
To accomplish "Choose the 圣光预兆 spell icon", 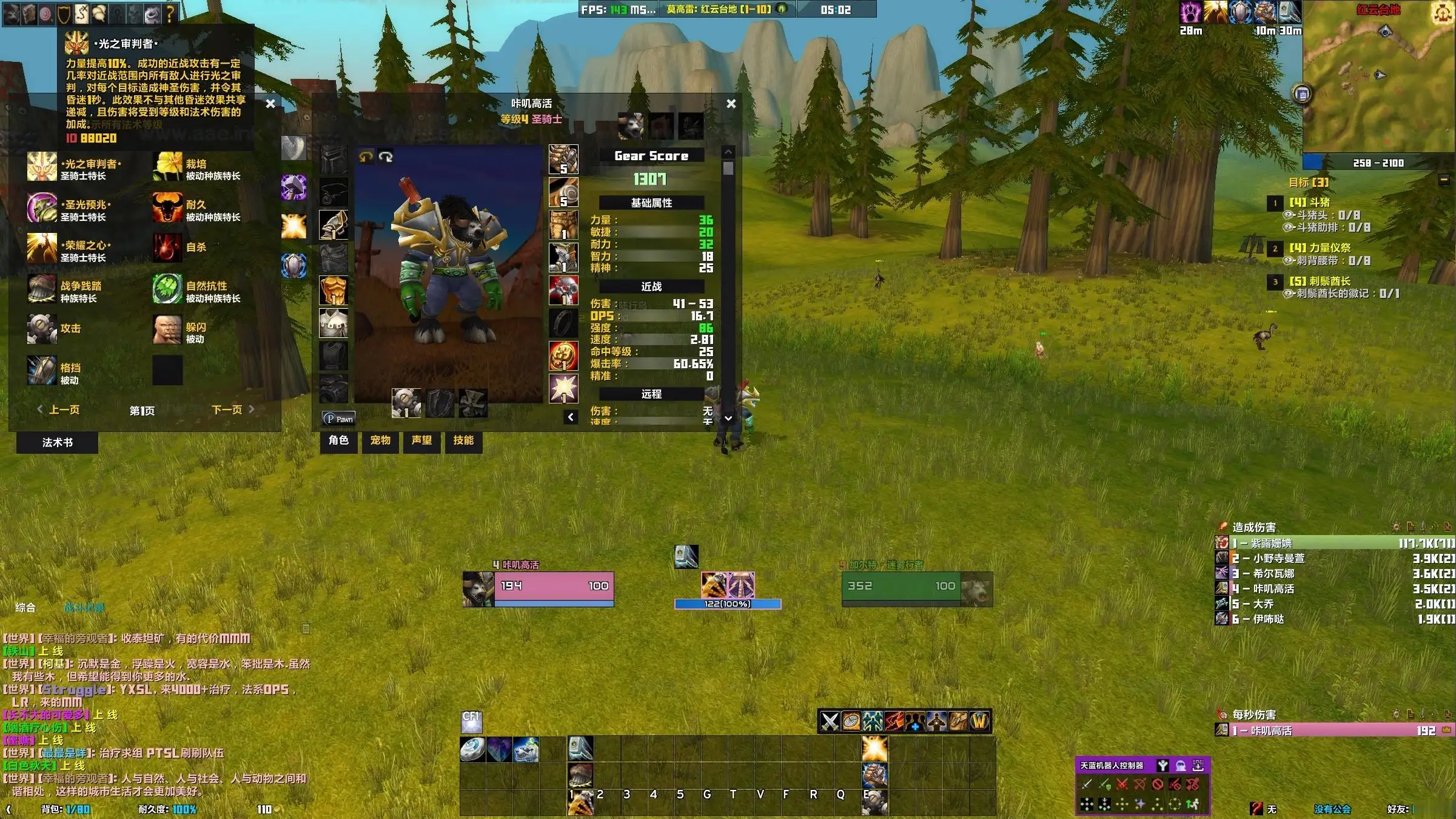I will (x=42, y=209).
